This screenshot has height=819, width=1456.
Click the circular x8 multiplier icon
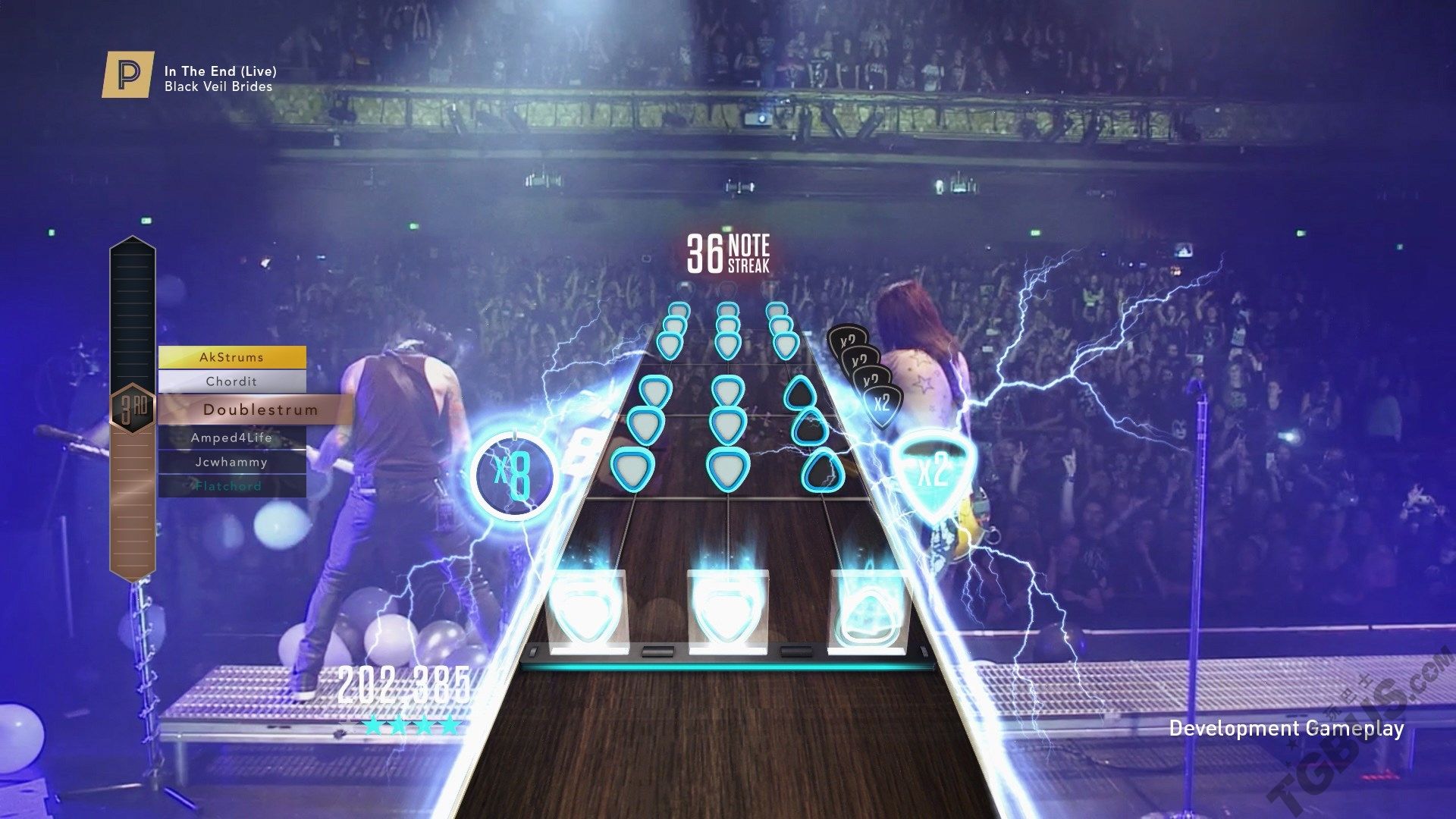pos(513,475)
